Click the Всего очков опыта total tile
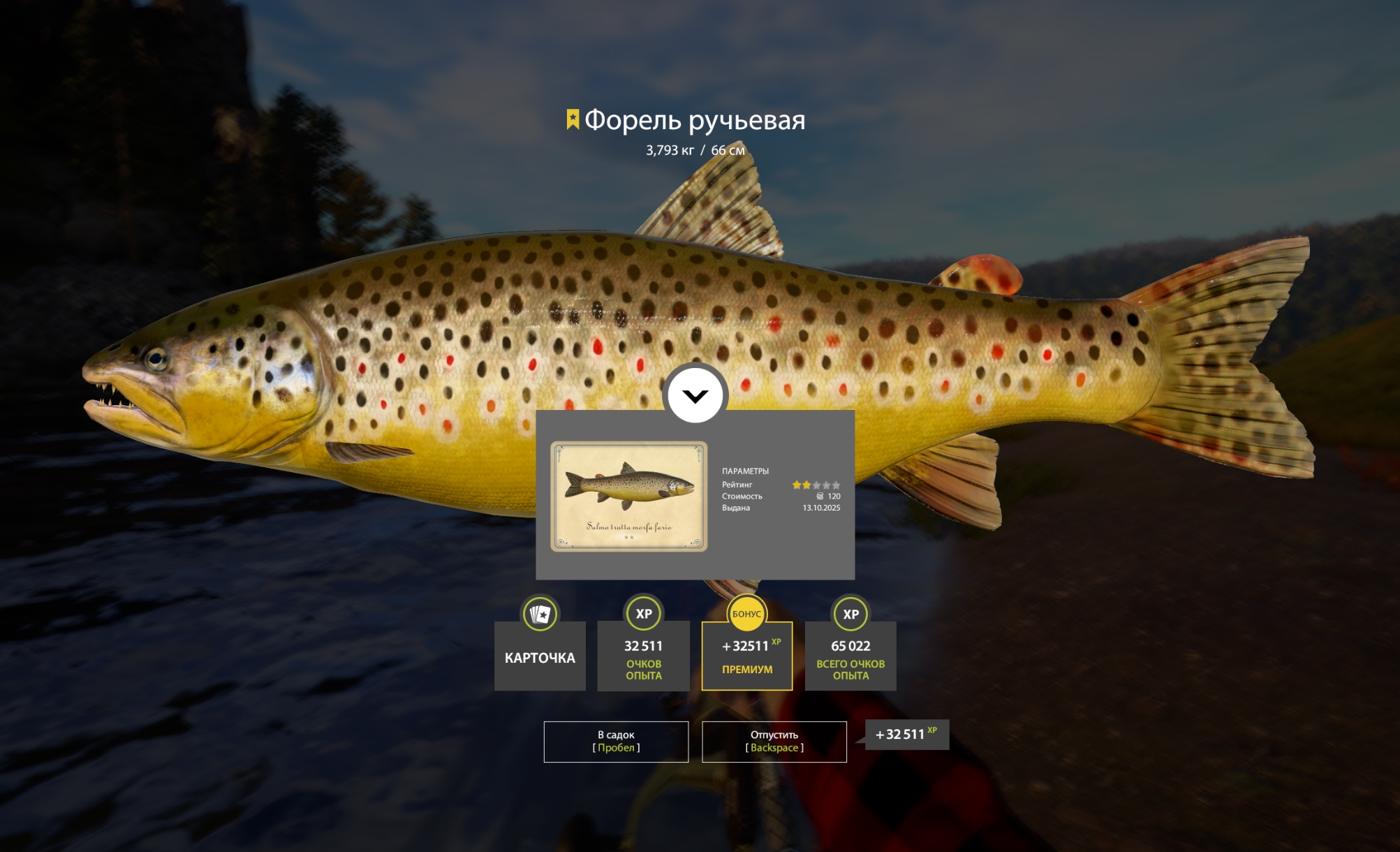 click(850, 655)
